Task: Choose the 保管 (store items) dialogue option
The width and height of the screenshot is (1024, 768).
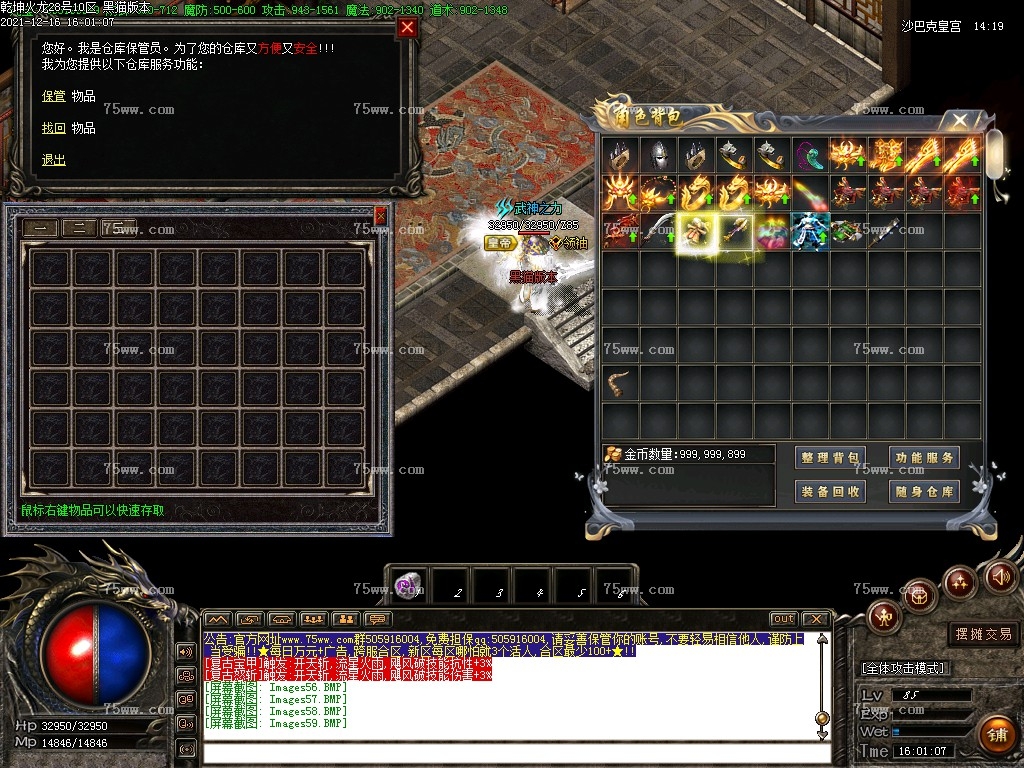Action: pyautogui.click(x=53, y=96)
